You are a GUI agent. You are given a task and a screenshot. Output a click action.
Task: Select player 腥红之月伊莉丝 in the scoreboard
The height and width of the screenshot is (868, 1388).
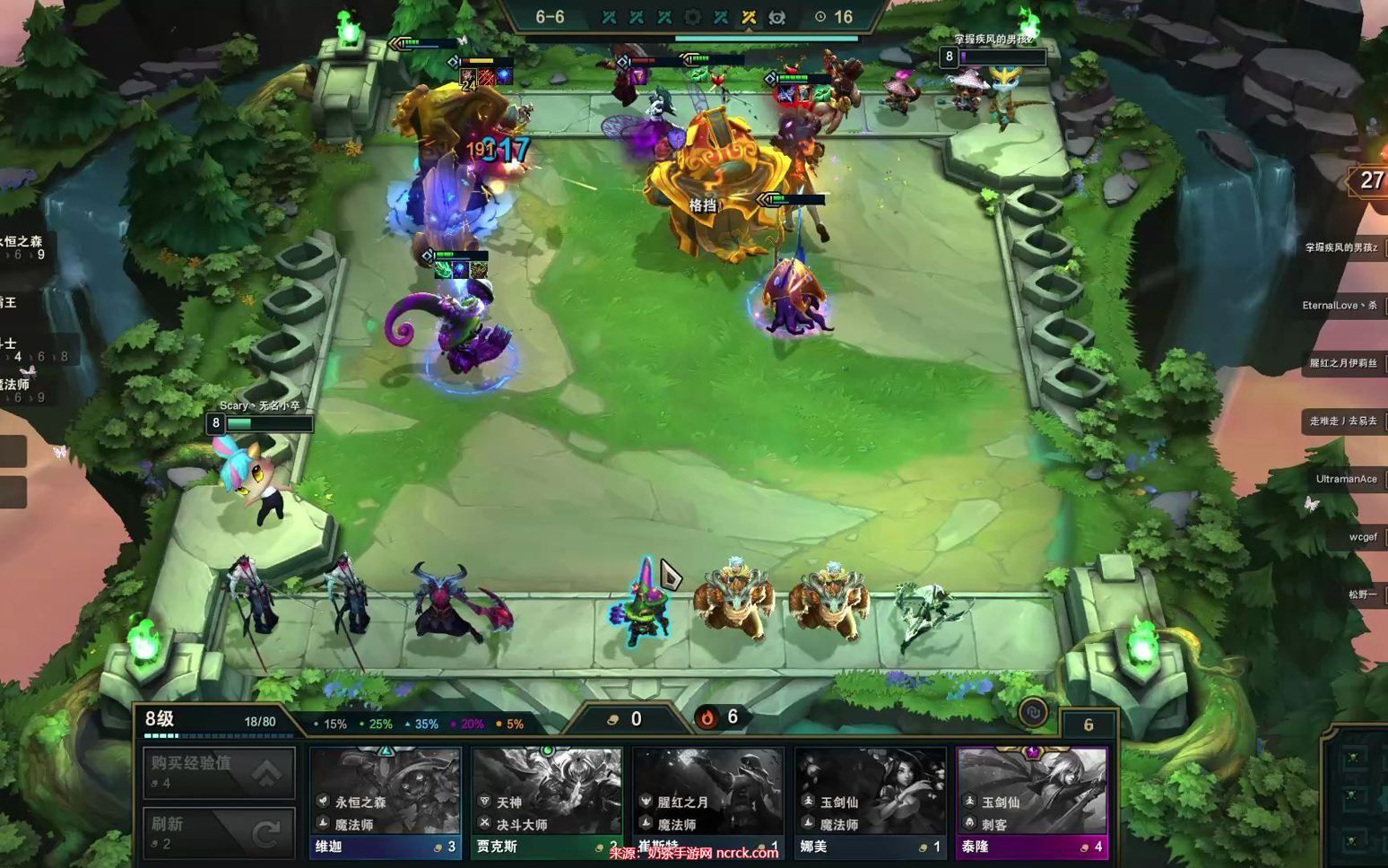click(x=1343, y=363)
